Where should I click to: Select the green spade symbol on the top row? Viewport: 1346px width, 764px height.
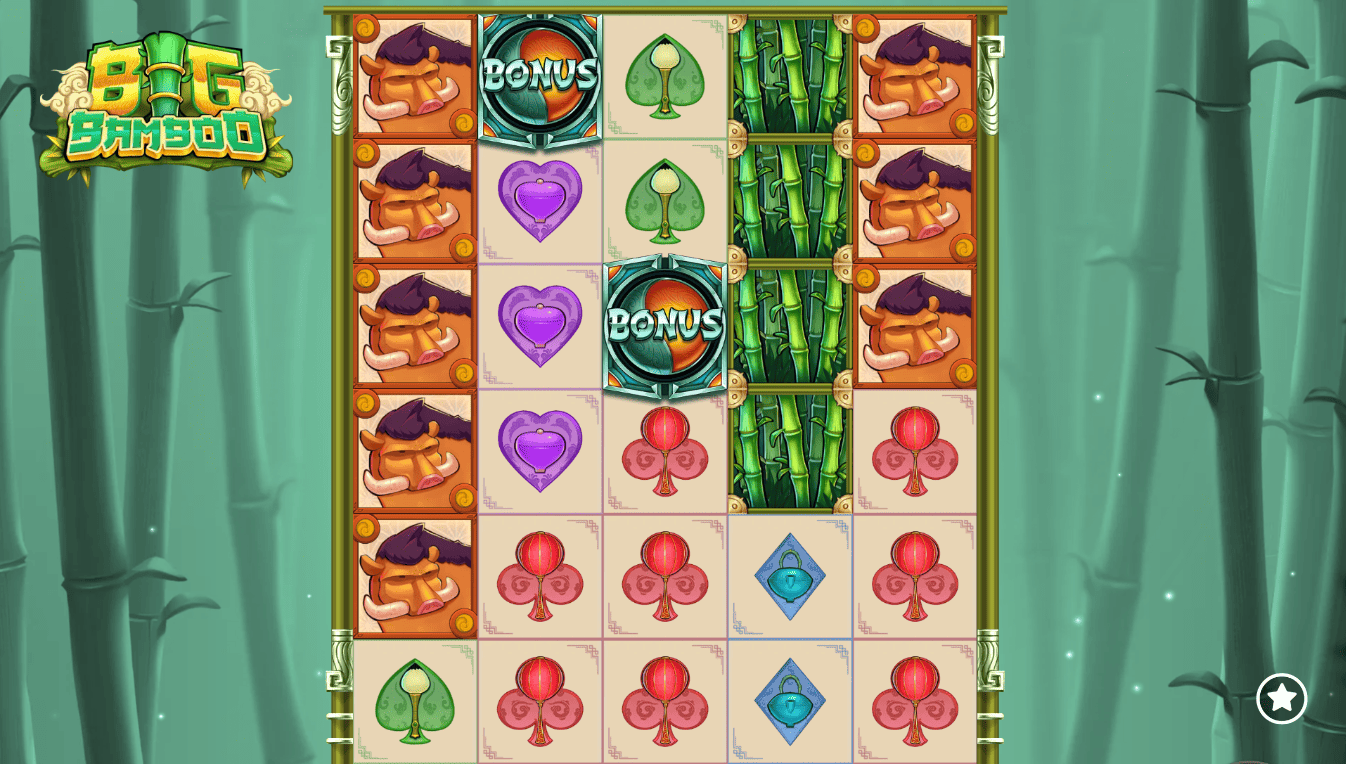(x=665, y=75)
